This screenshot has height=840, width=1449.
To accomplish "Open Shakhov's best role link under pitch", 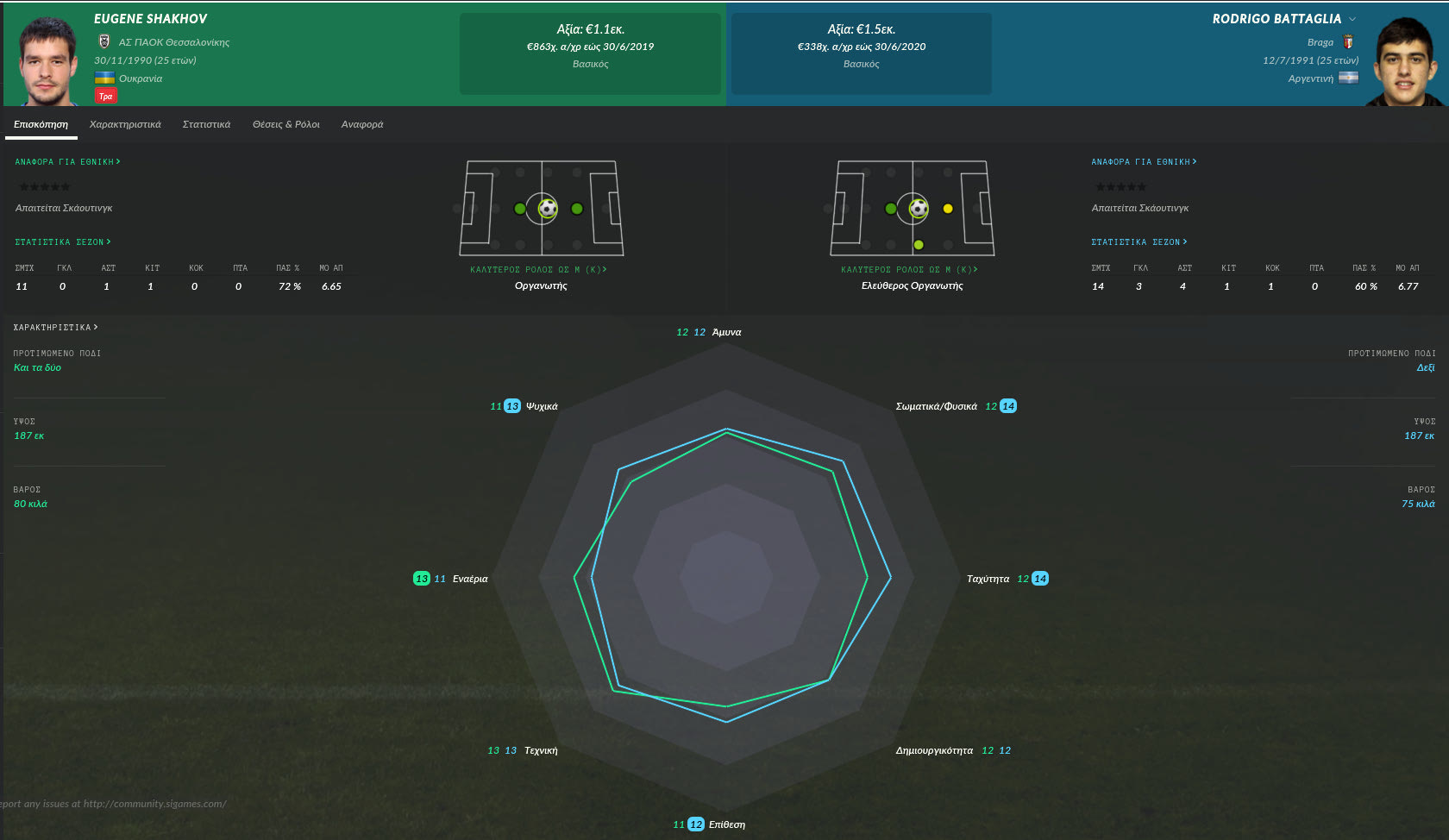I will coord(538,270).
